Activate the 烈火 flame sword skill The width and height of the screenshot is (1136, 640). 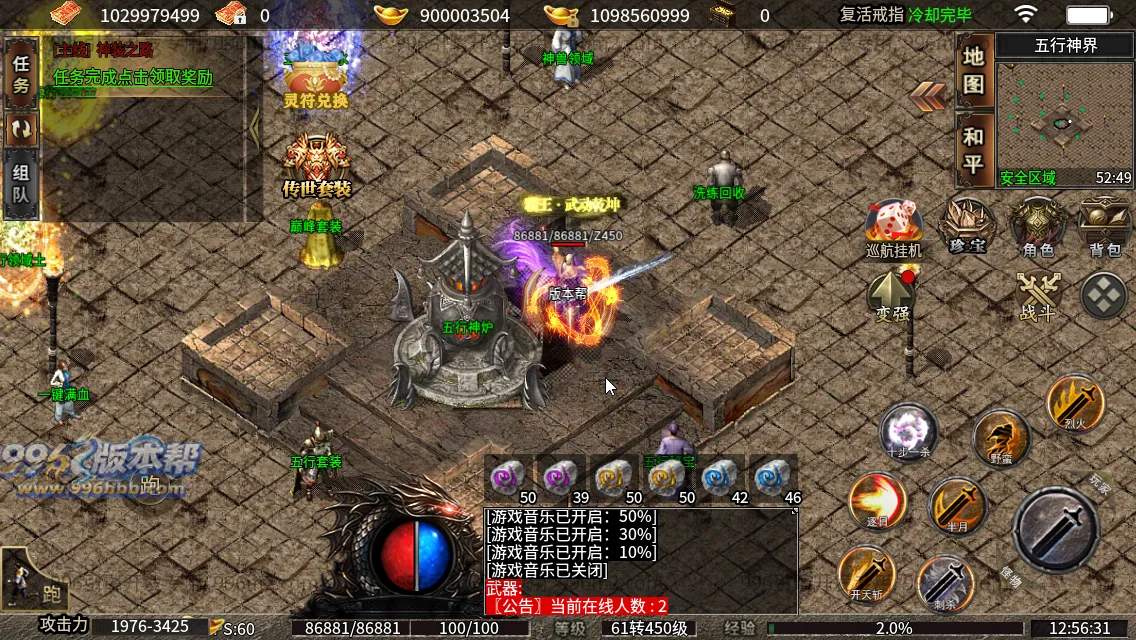1076,403
